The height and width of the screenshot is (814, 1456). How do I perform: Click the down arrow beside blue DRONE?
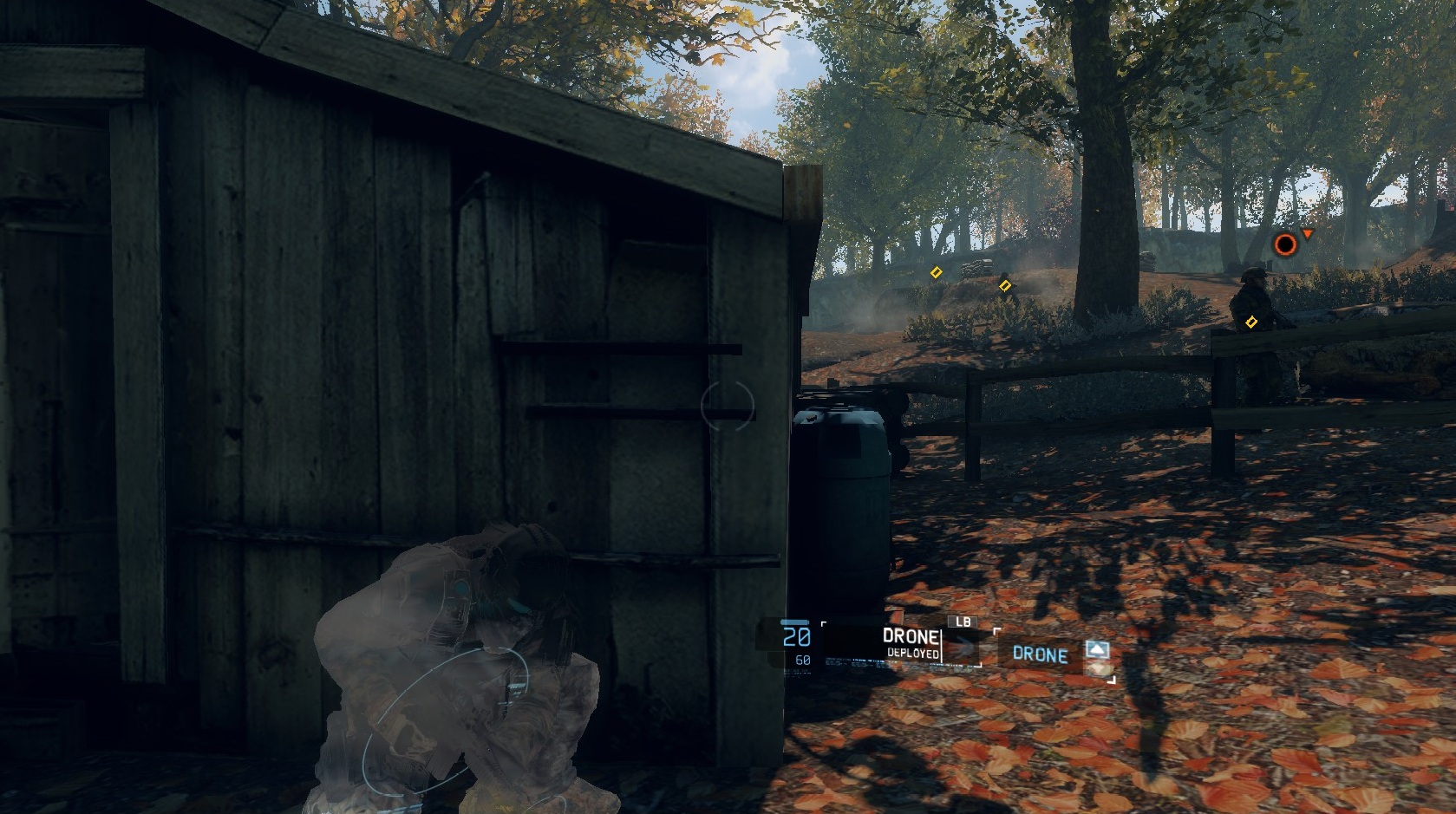point(1097,668)
